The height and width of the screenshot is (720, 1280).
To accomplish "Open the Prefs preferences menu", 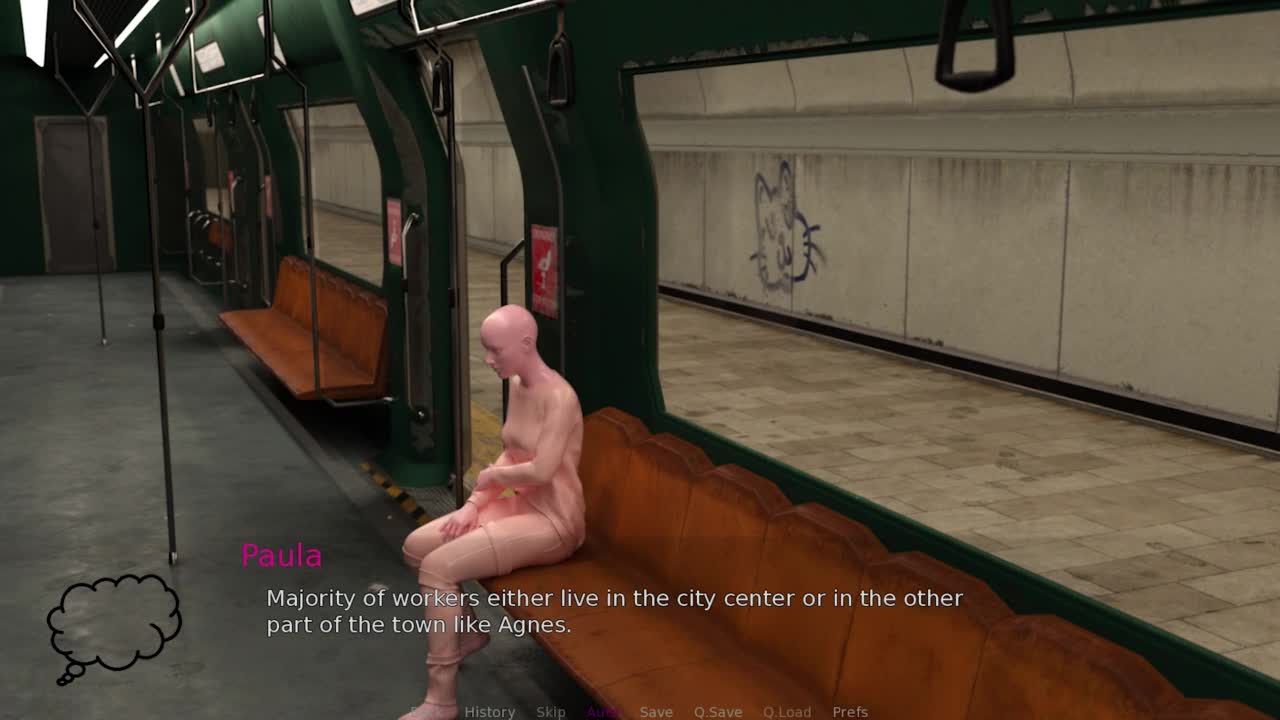I will pos(850,712).
